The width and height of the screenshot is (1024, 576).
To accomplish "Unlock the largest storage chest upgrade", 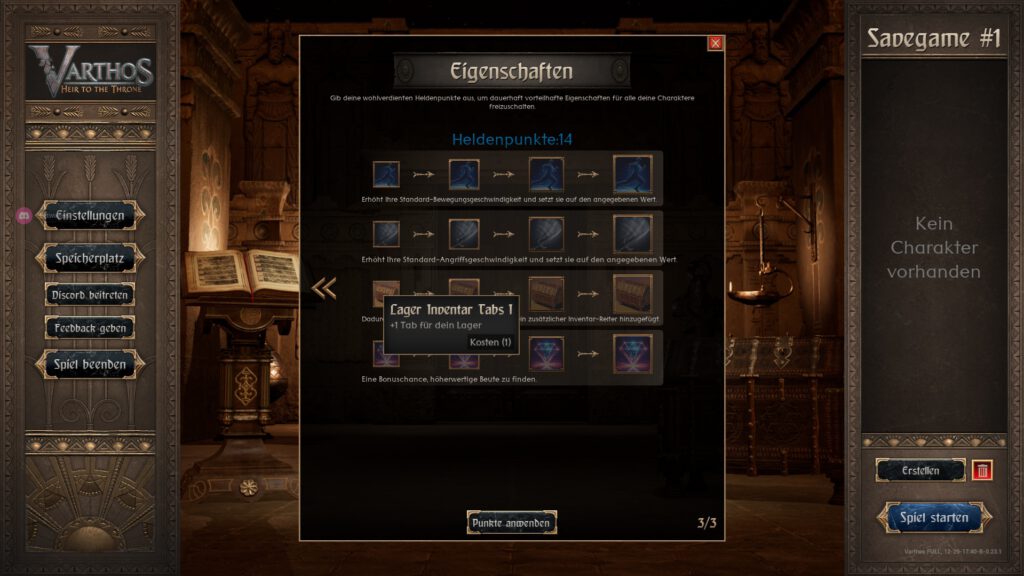I will [632, 294].
